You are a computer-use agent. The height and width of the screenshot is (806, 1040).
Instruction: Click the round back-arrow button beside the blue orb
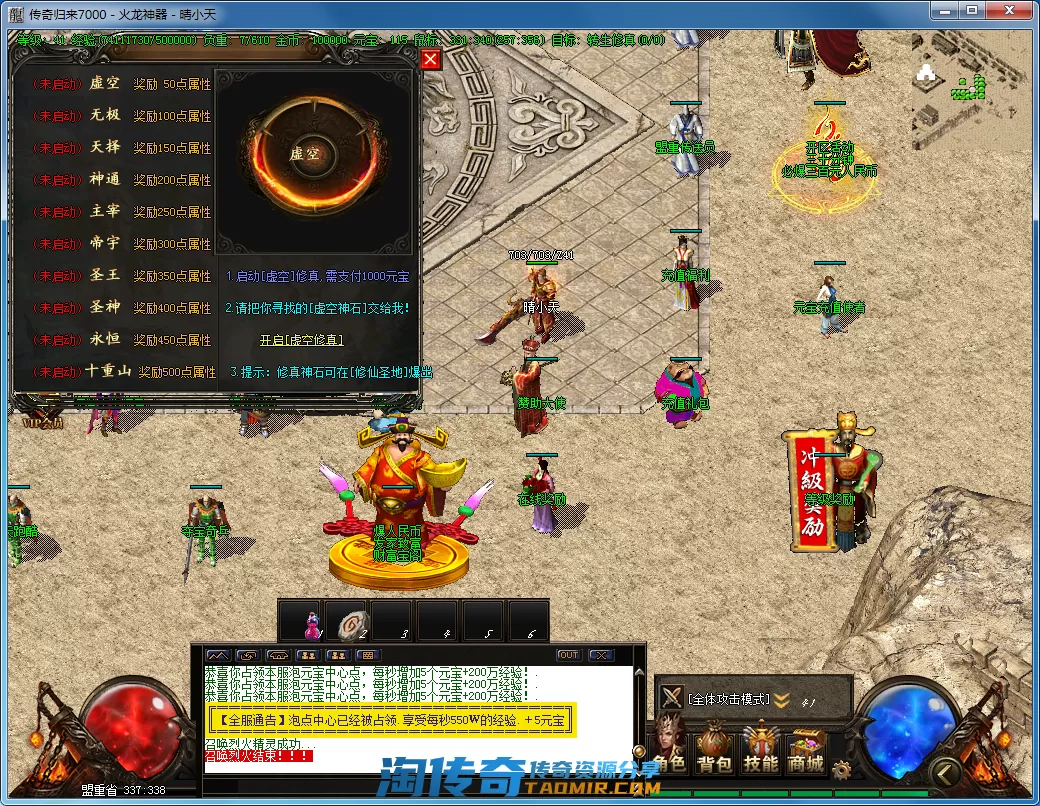[943, 772]
